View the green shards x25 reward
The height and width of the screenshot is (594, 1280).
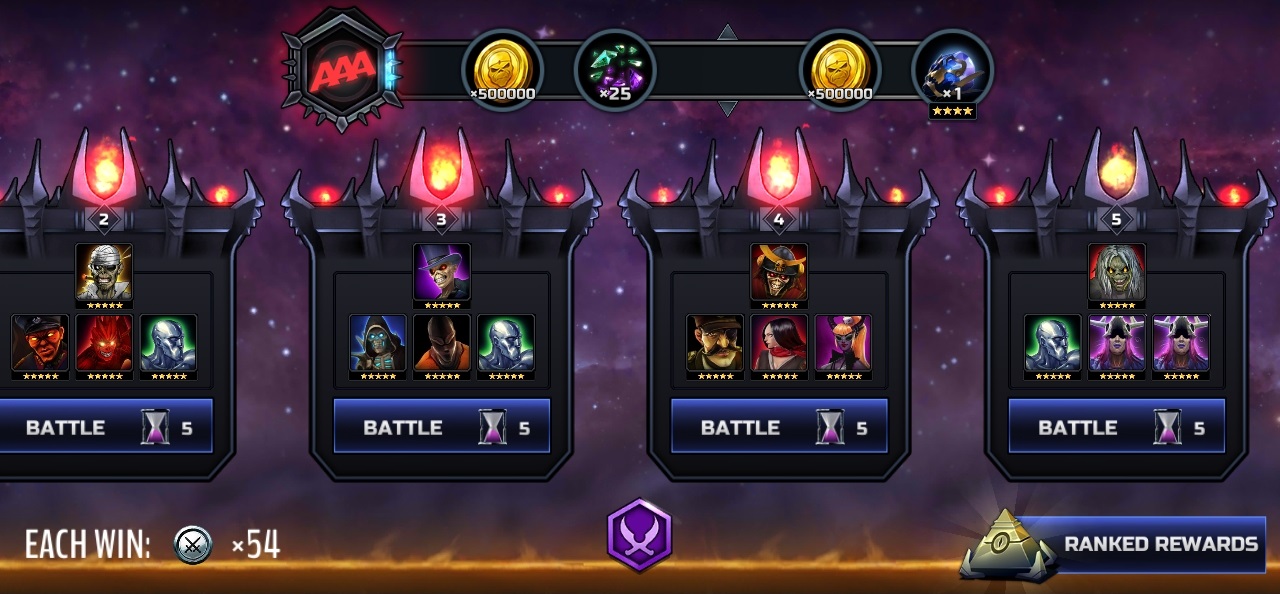[615, 70]
